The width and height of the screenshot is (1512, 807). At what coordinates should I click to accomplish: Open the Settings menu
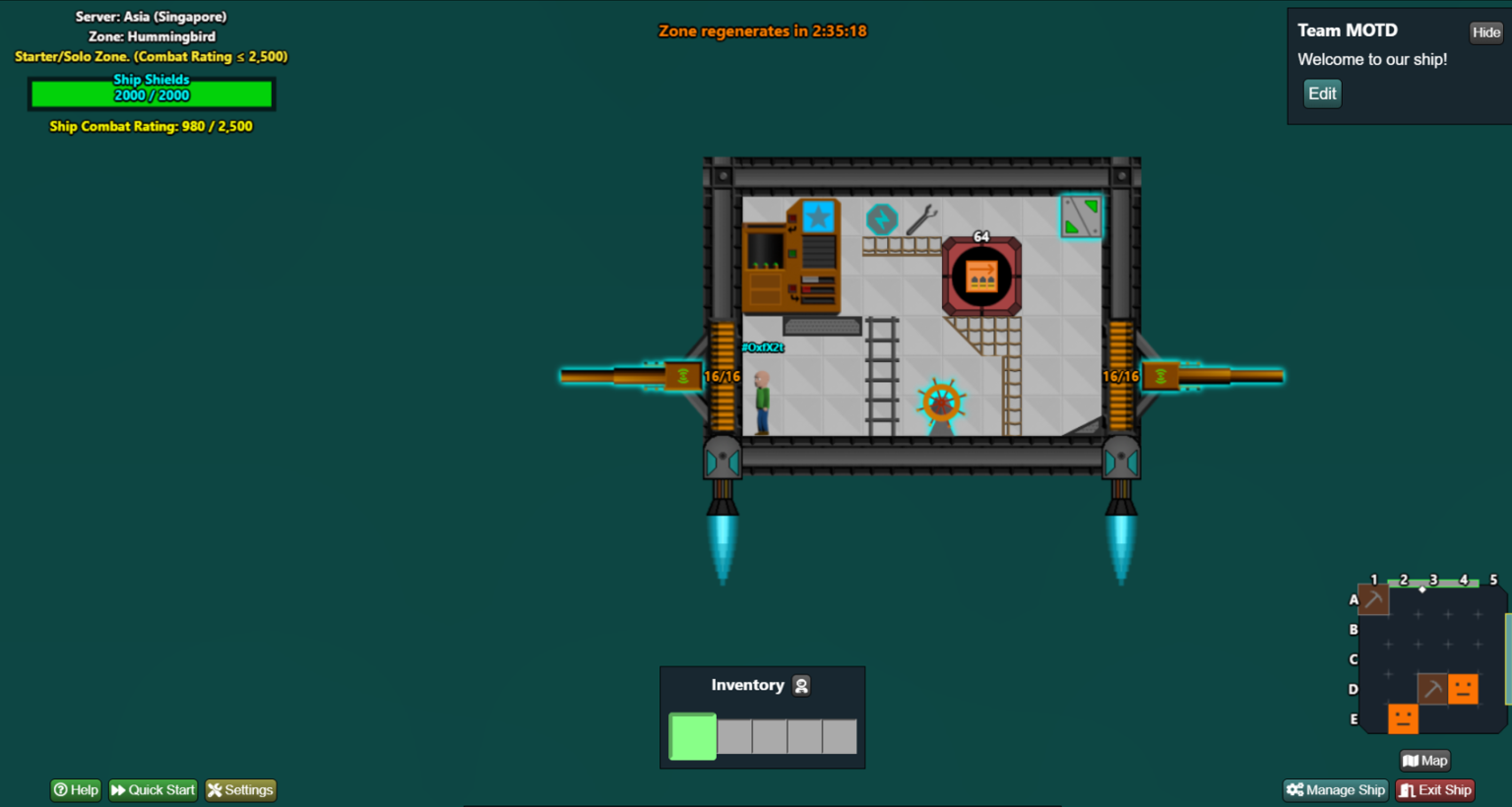tap(240, 790)
